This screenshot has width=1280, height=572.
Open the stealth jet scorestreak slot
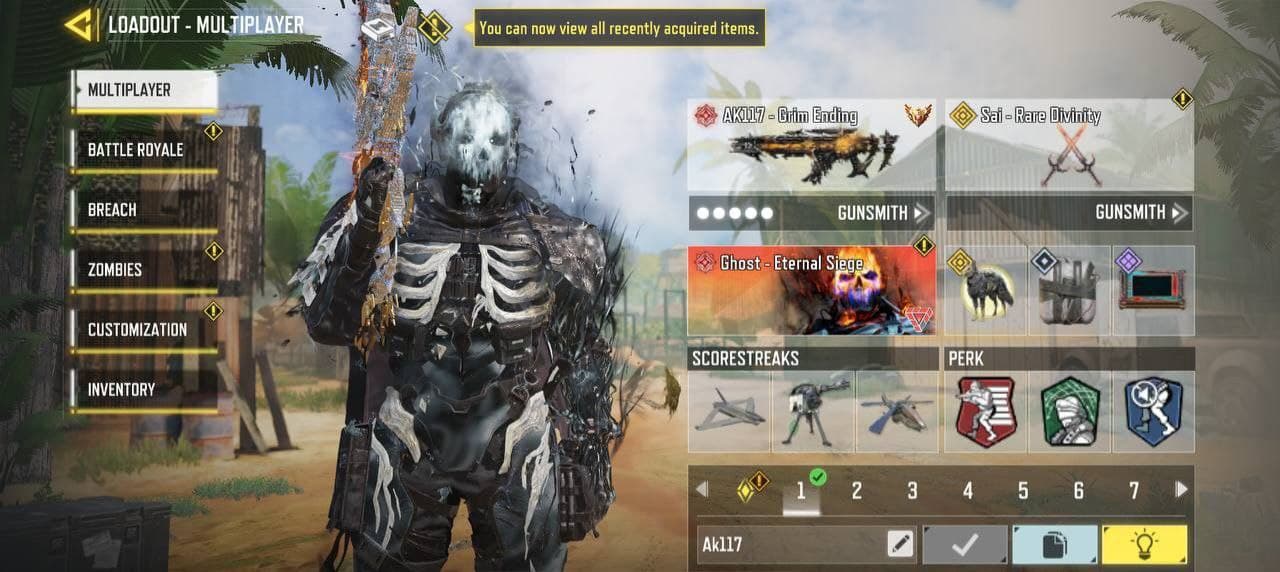[x=729, y=412]
